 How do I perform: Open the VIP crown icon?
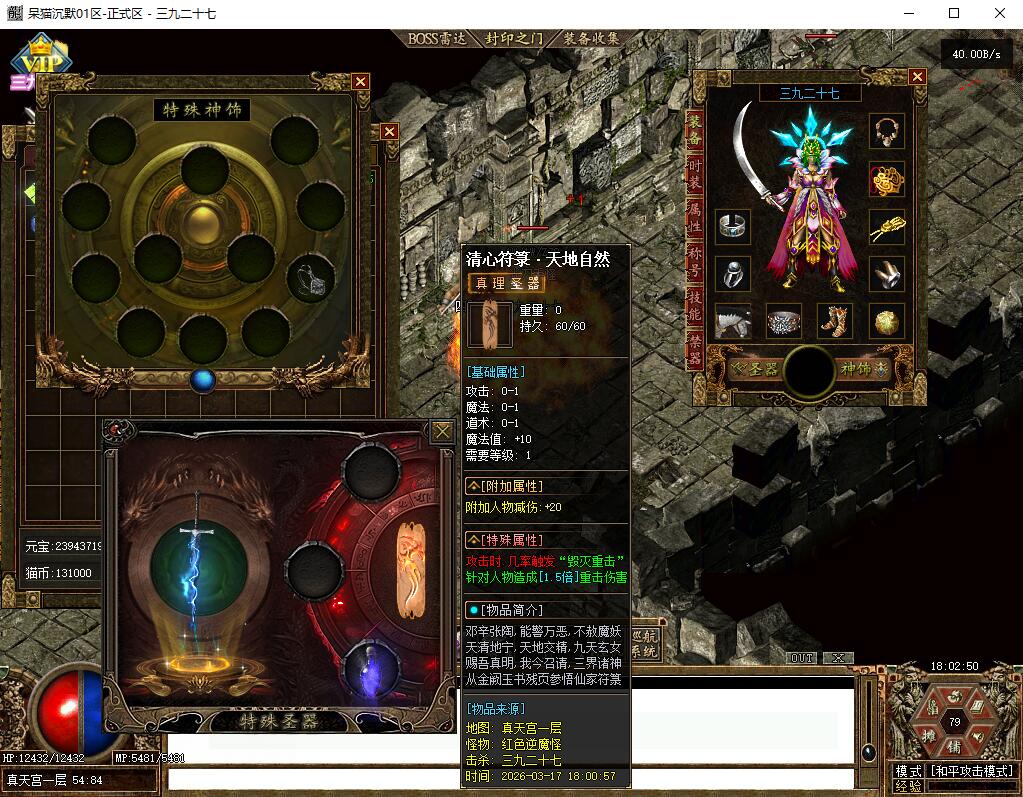click(x=41, y=58)
